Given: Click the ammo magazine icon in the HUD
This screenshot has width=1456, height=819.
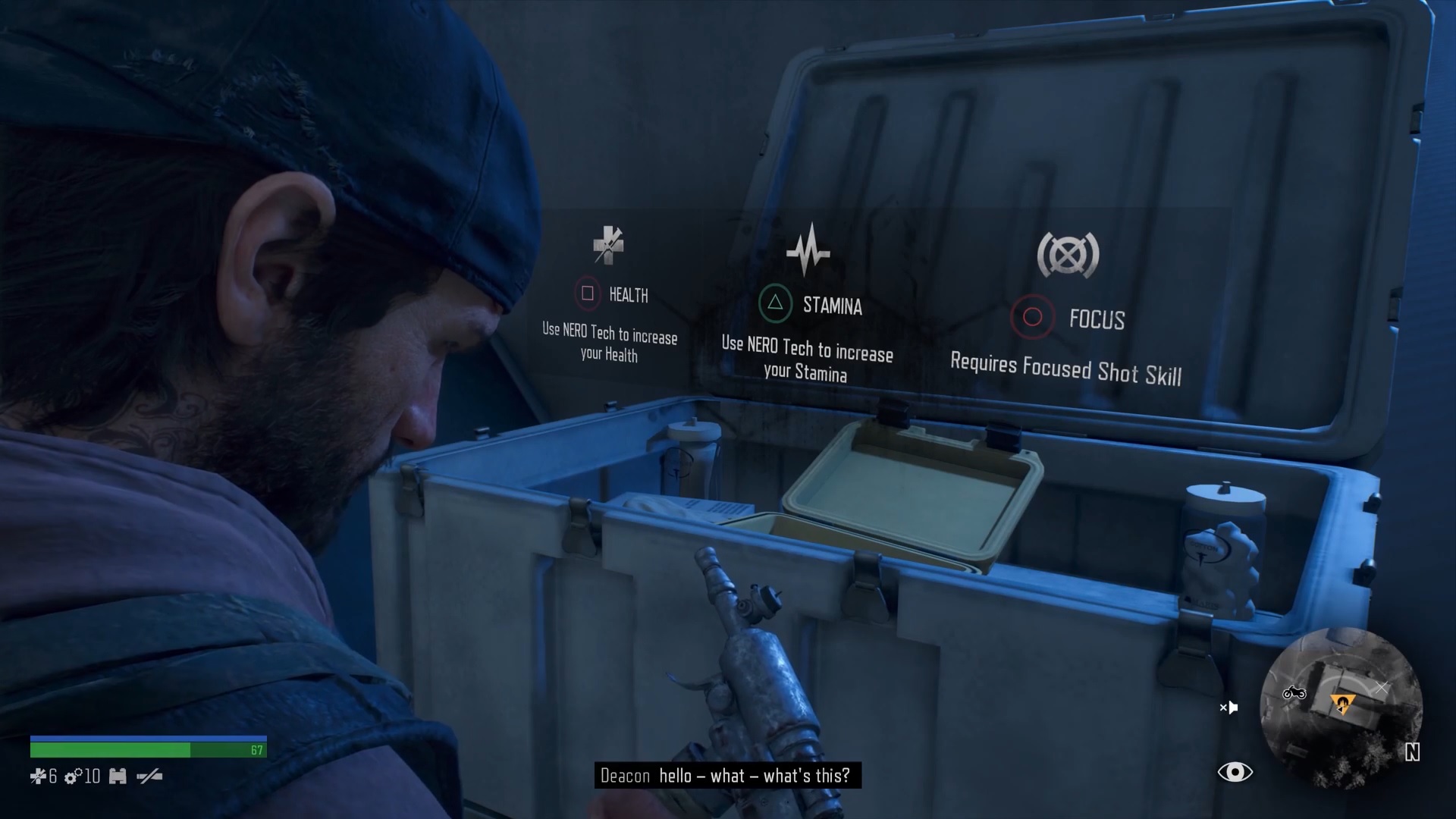Looking at the screenshot, I should pyautogui.click(x=118, y=776).
